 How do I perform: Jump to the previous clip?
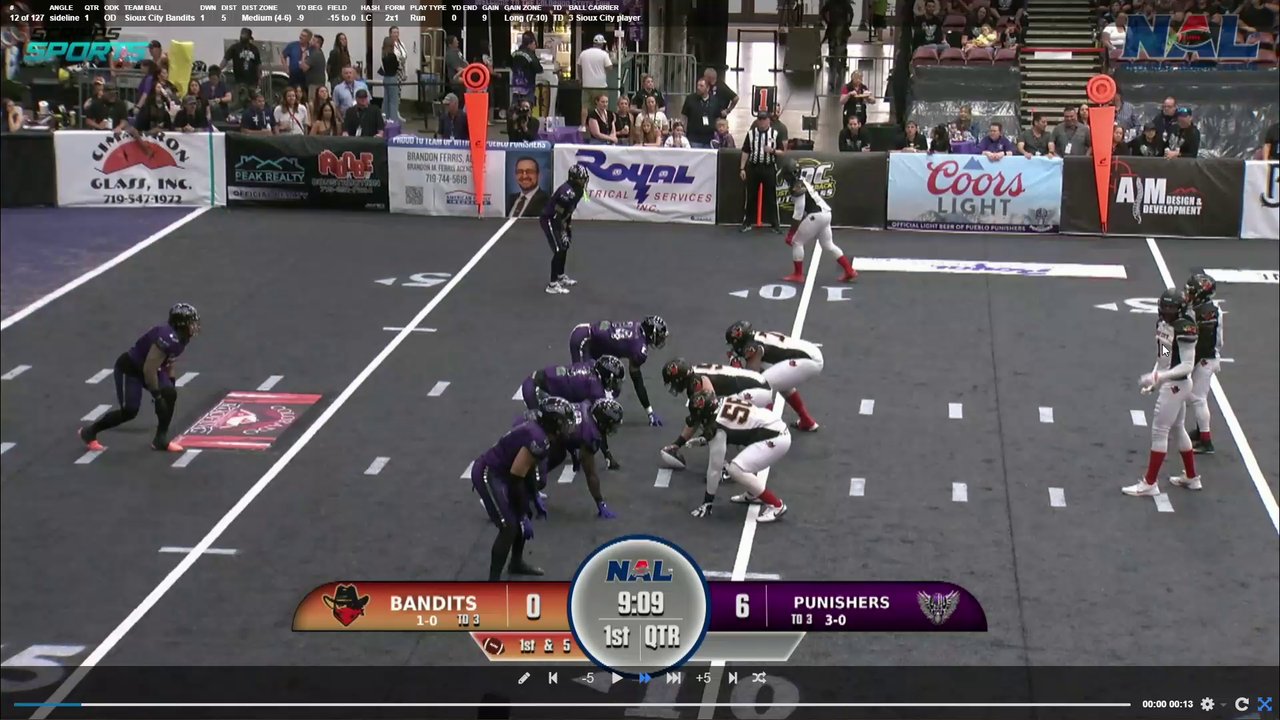[x=553, y=678]
